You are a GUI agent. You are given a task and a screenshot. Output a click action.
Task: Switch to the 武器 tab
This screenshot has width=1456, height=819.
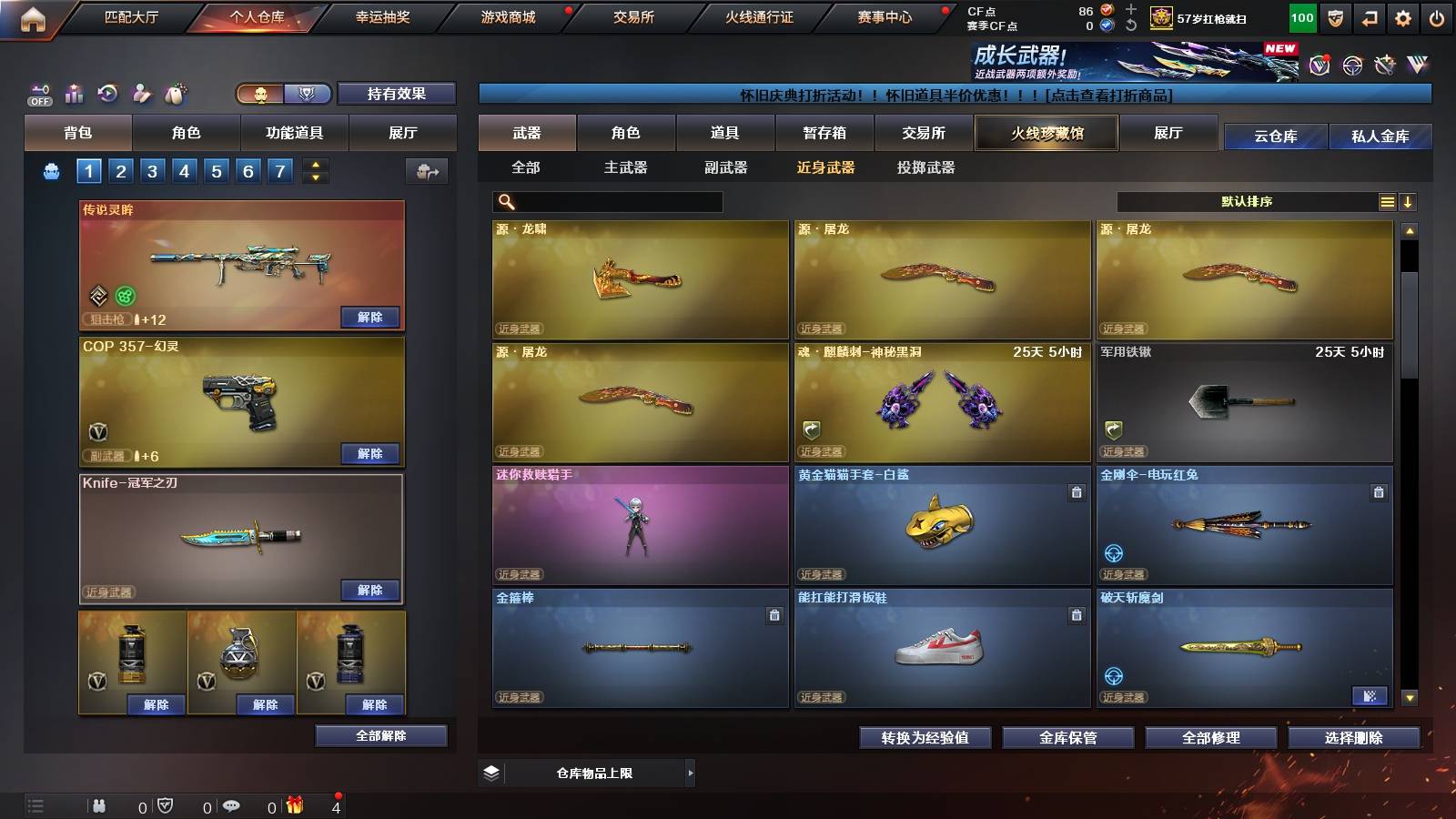click(526, 133)
